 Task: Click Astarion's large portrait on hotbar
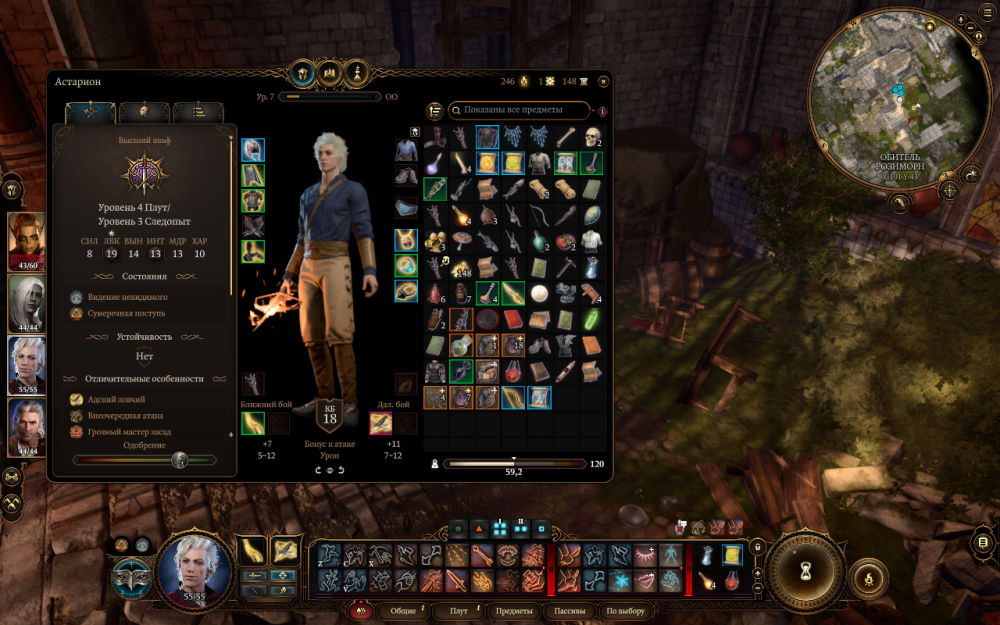[194, 566]
